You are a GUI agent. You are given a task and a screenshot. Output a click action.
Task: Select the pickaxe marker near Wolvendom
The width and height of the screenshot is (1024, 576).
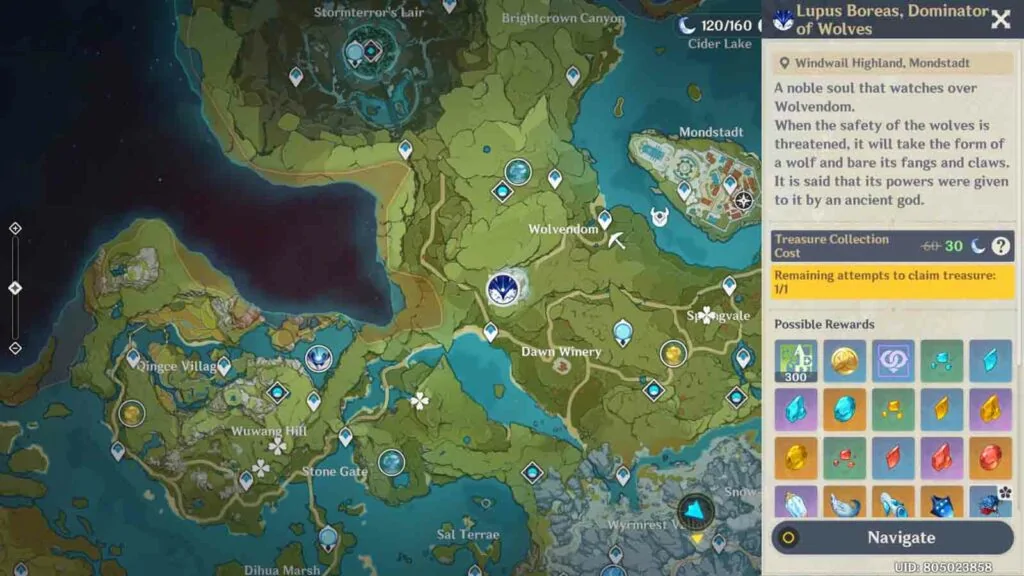click(617, 240)
